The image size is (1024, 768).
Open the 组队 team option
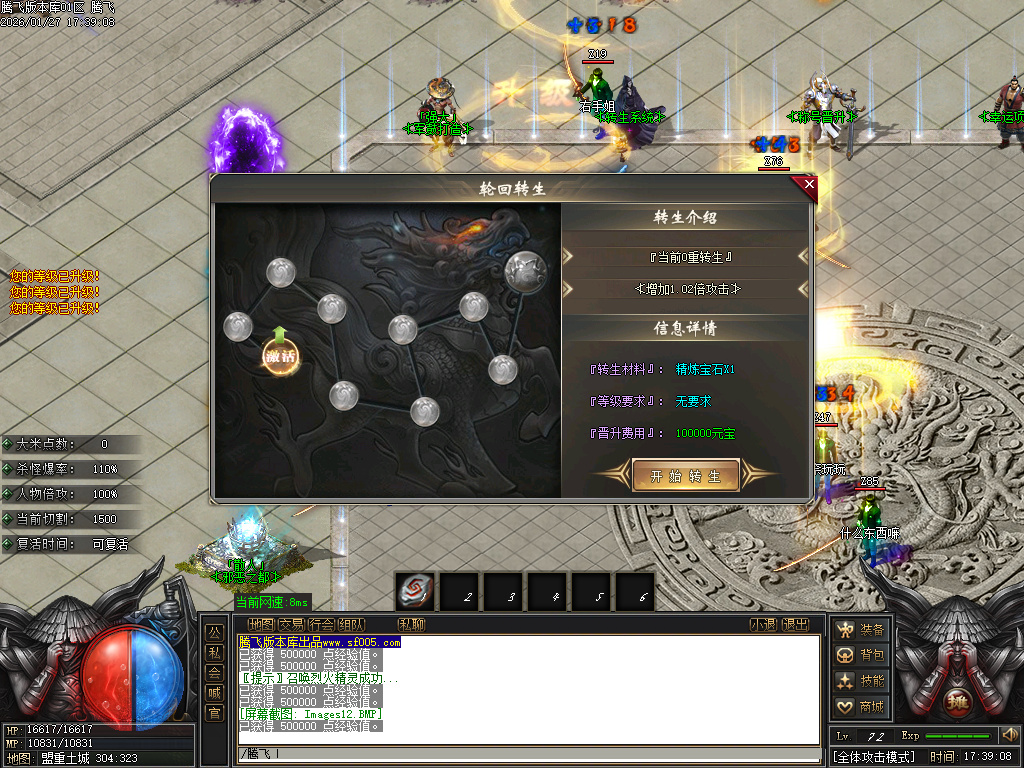351,625
